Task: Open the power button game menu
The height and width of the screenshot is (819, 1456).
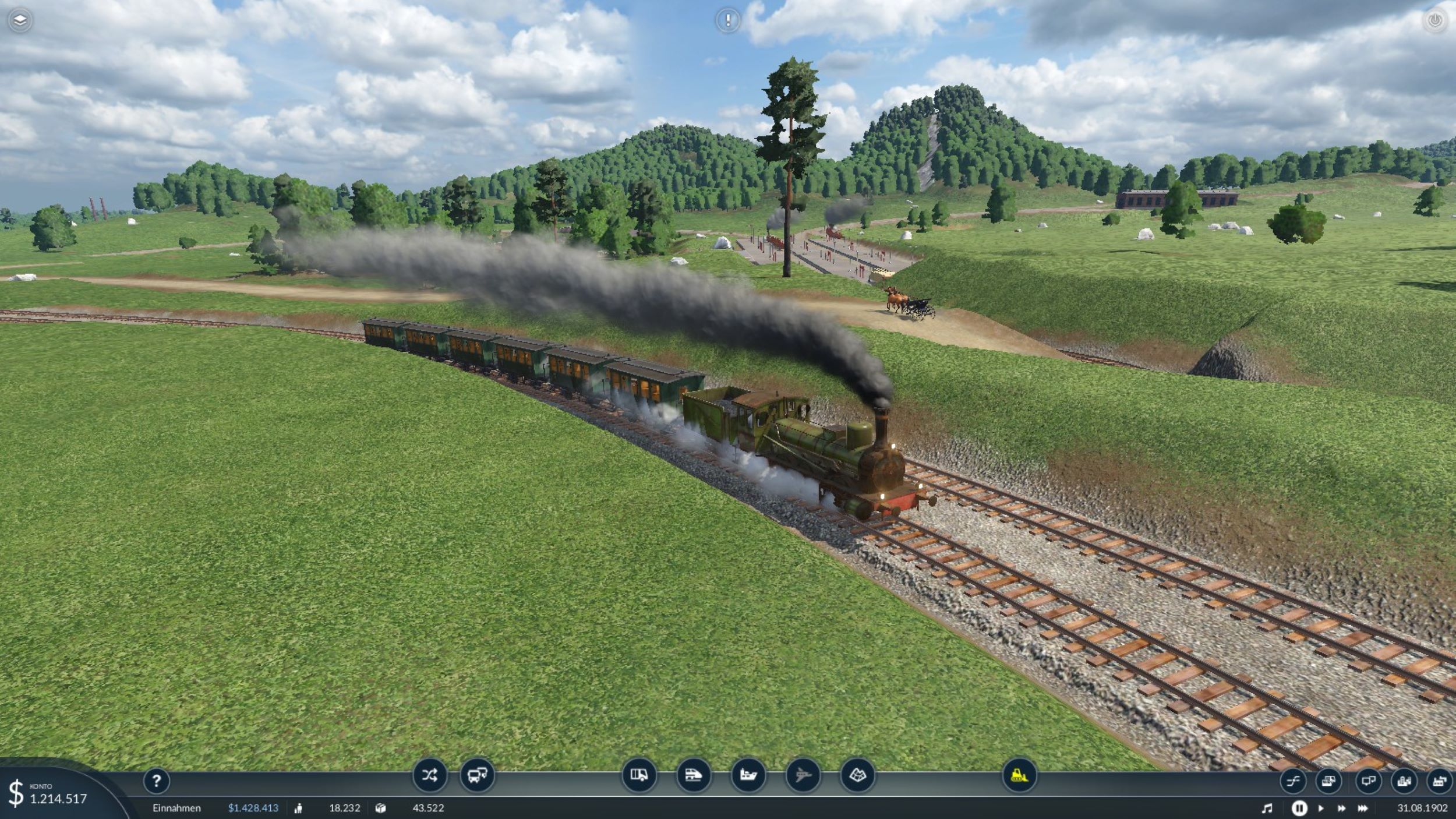Action: [1434, 21]
